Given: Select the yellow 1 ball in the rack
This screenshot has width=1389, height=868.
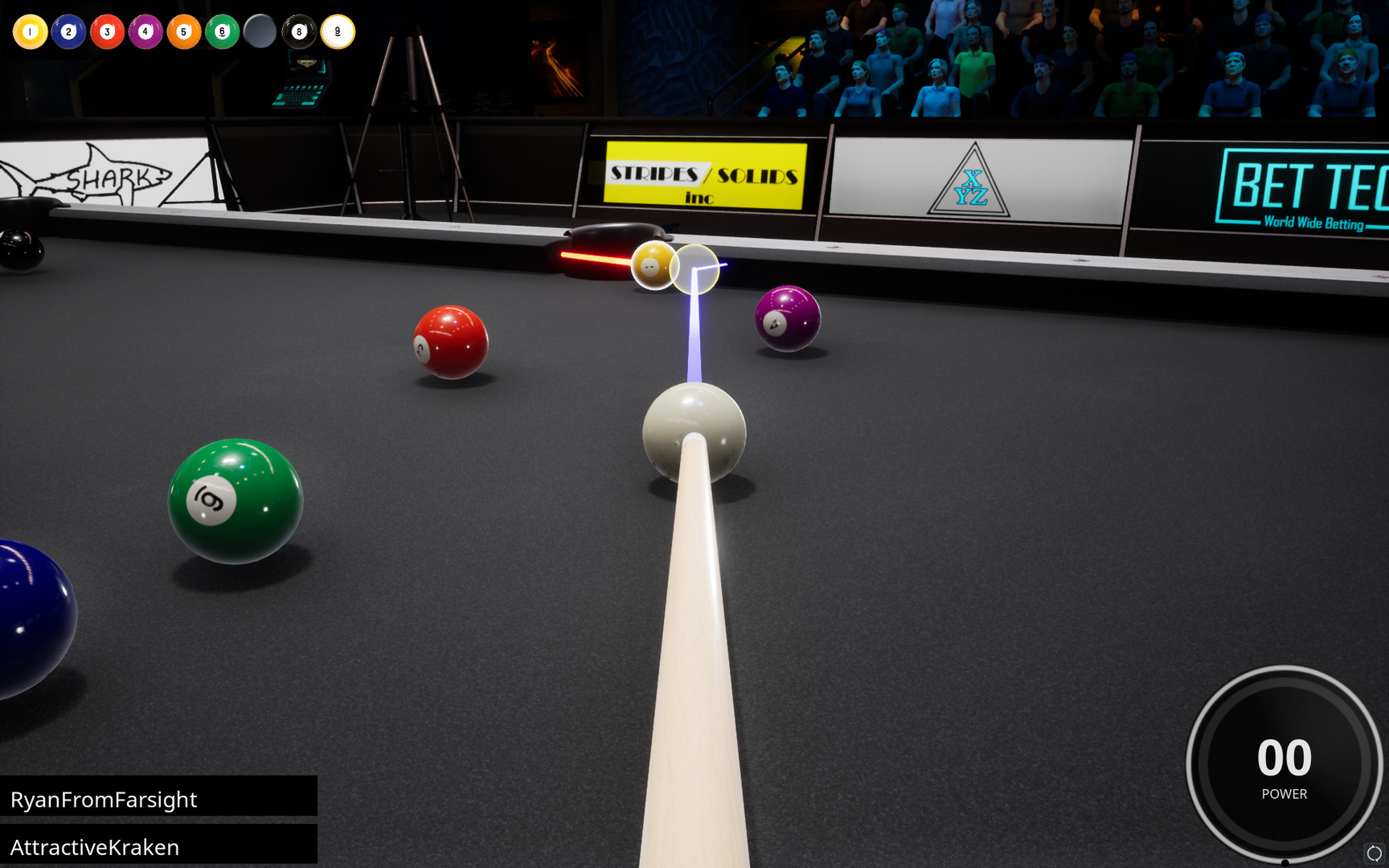Looking at the screenshot, I should pyautogui.click(x=30, y=32).
